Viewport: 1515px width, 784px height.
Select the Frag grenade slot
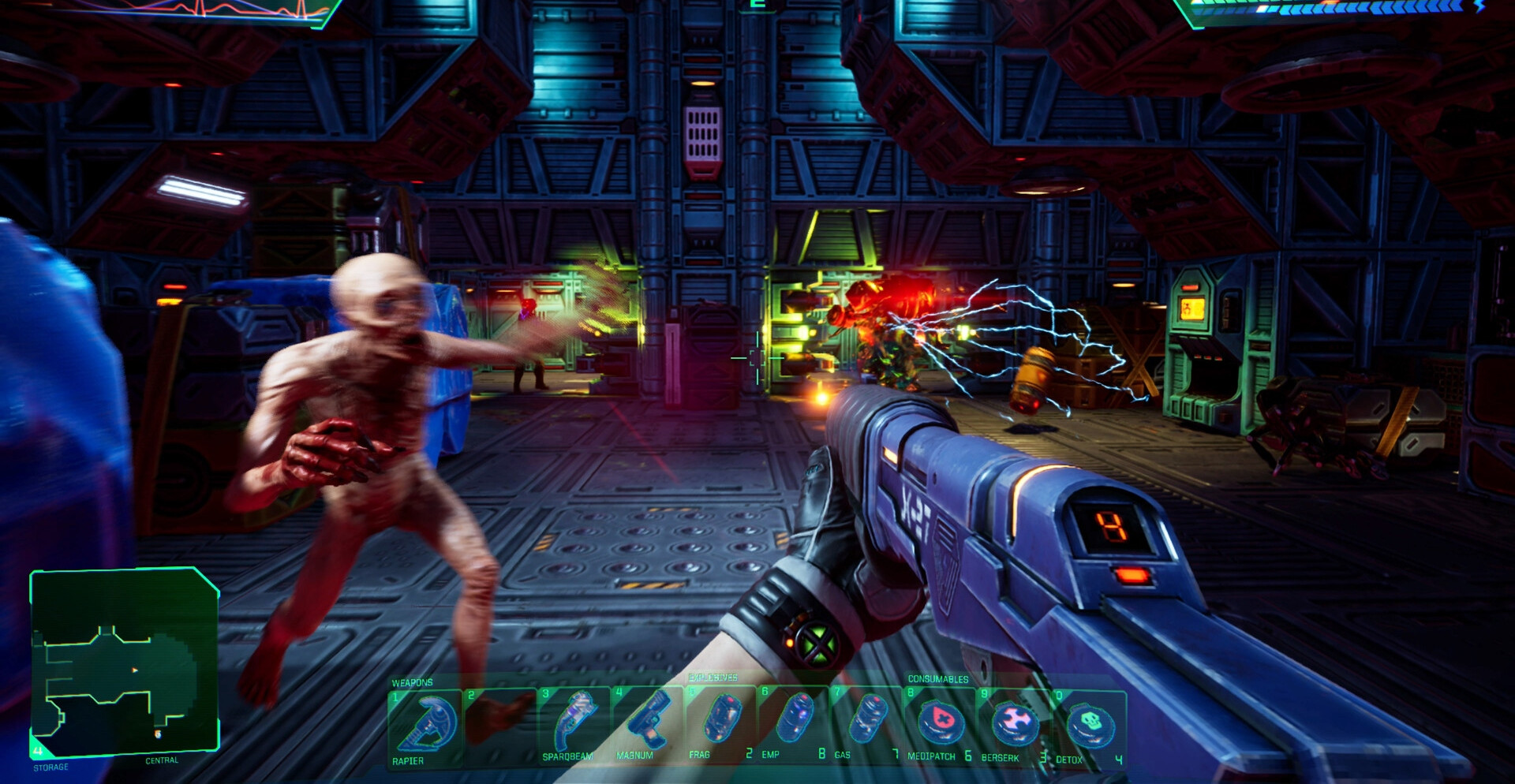(720, 722)
